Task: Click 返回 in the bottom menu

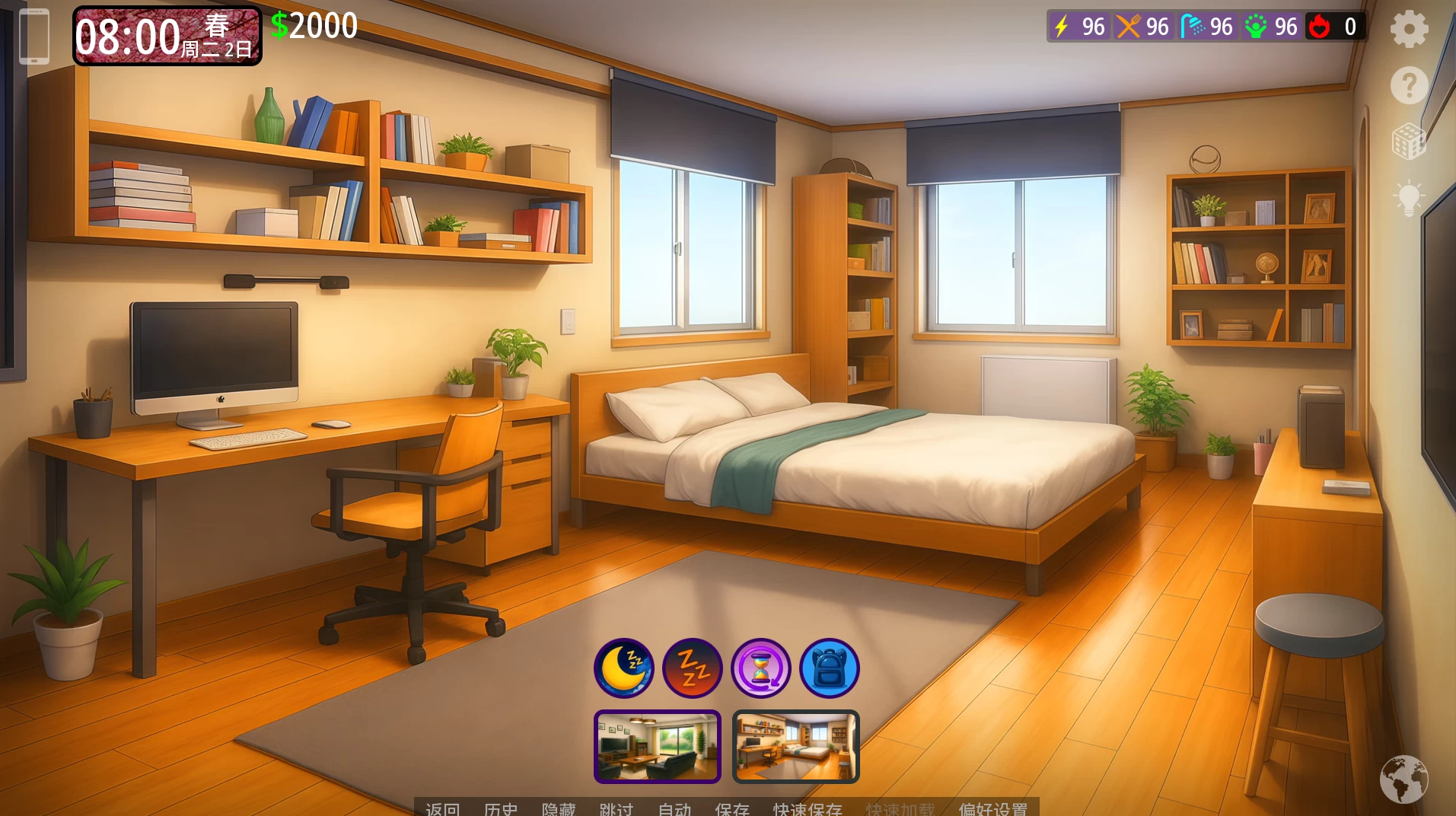Action: (x=443, y=809)
